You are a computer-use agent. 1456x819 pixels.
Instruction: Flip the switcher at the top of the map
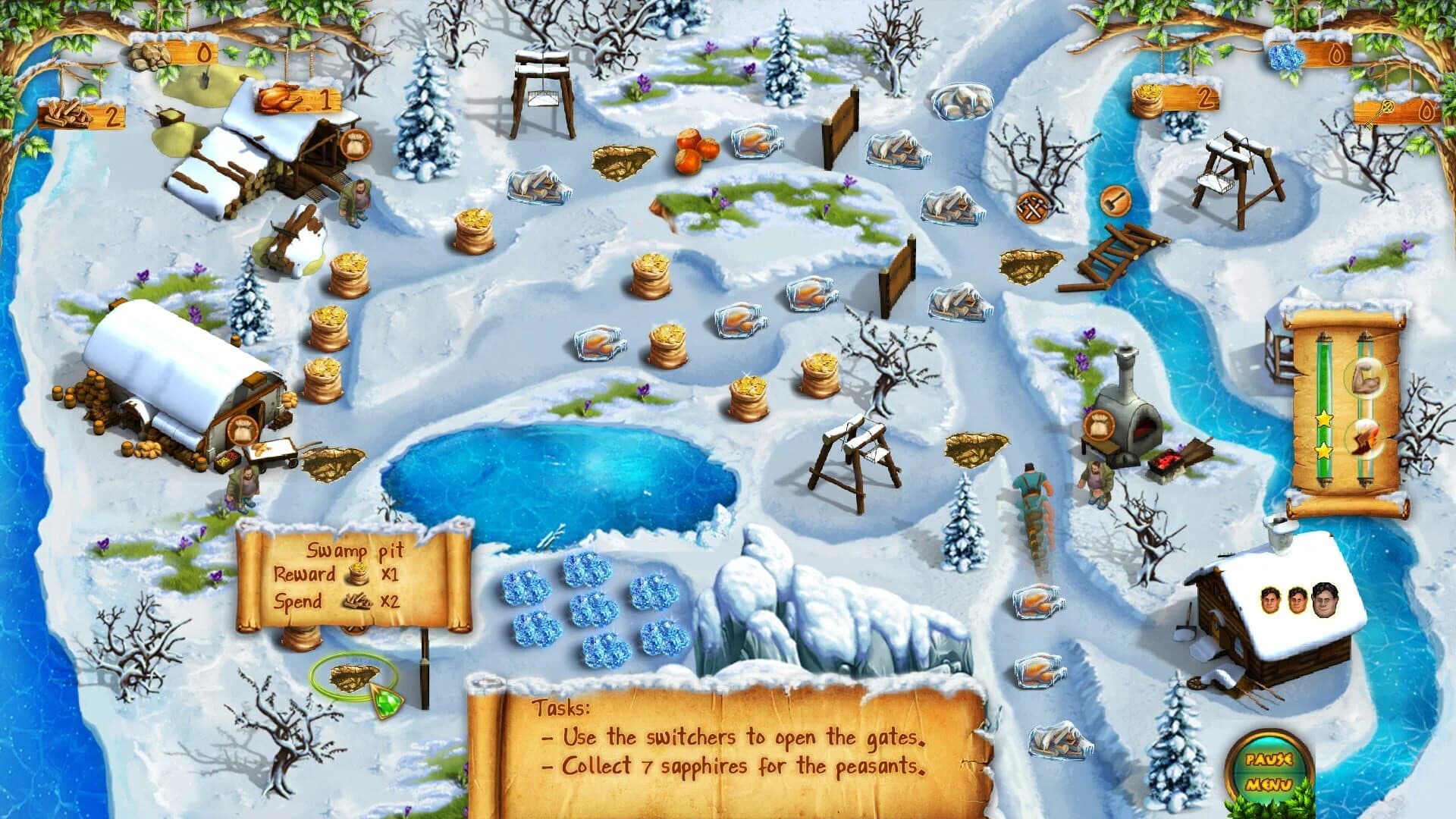click(x=544, y=72)
